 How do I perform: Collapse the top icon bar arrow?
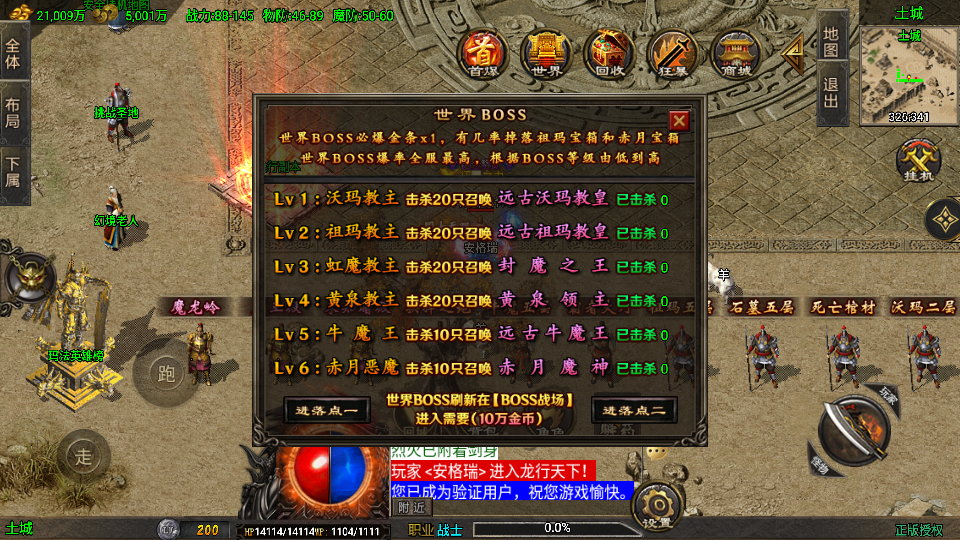793,52
